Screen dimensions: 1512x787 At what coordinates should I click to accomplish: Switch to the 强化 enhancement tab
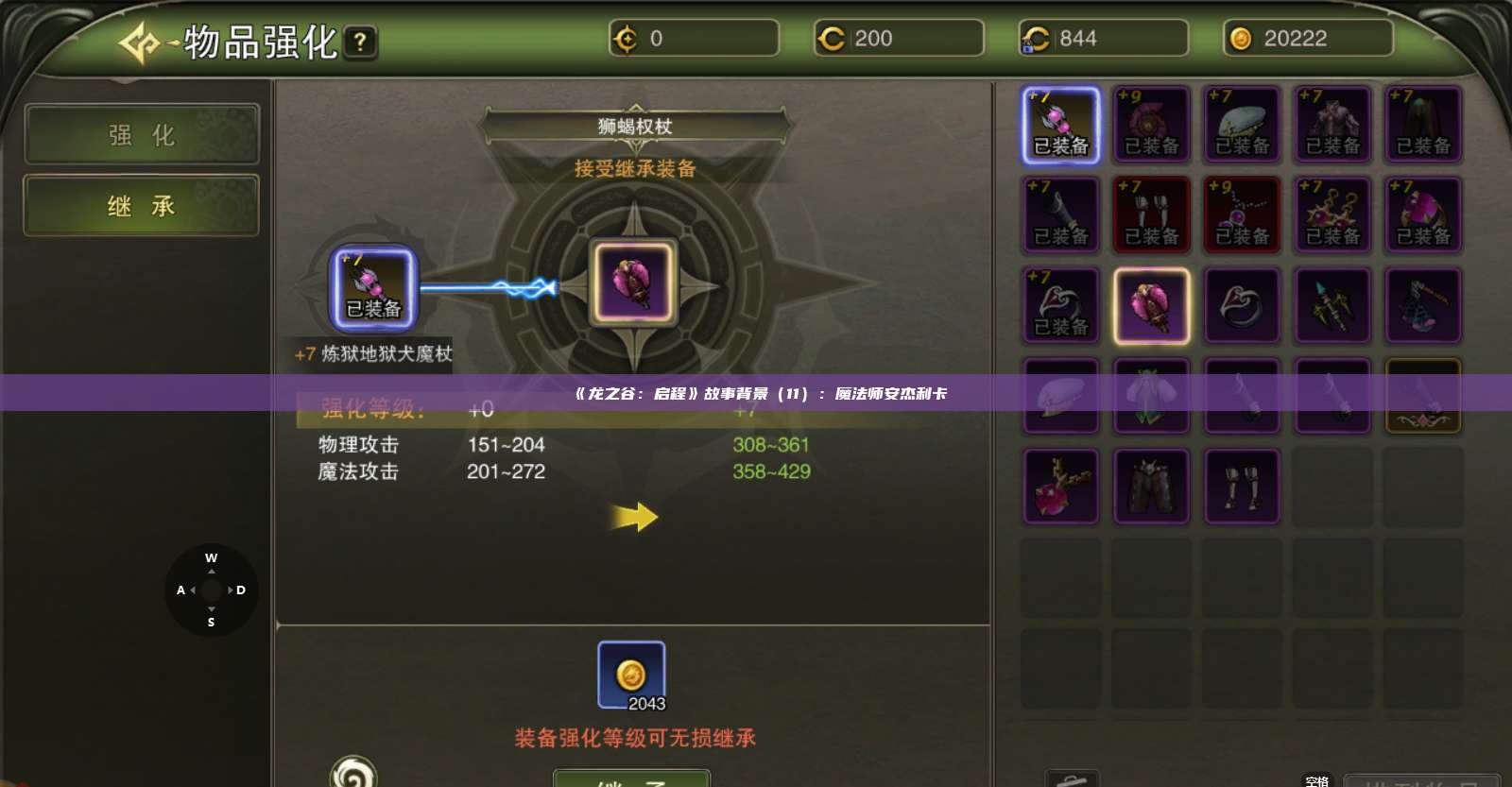[140, 134]
